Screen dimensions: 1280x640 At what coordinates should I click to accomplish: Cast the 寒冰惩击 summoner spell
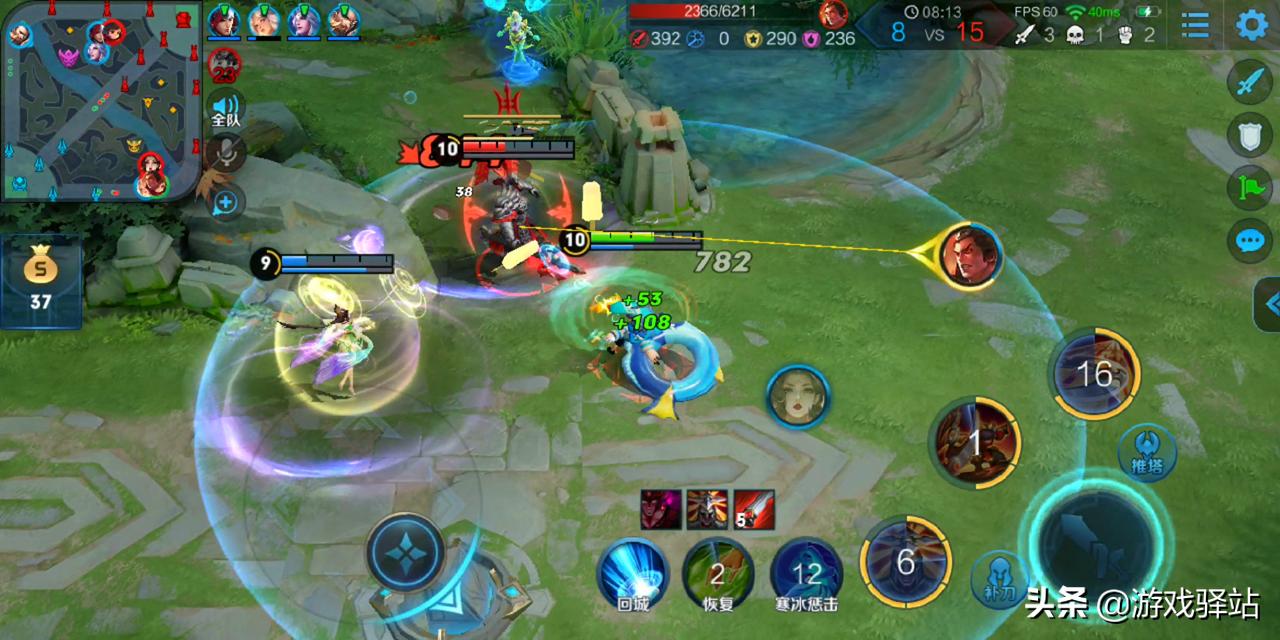tap(806, 573)
